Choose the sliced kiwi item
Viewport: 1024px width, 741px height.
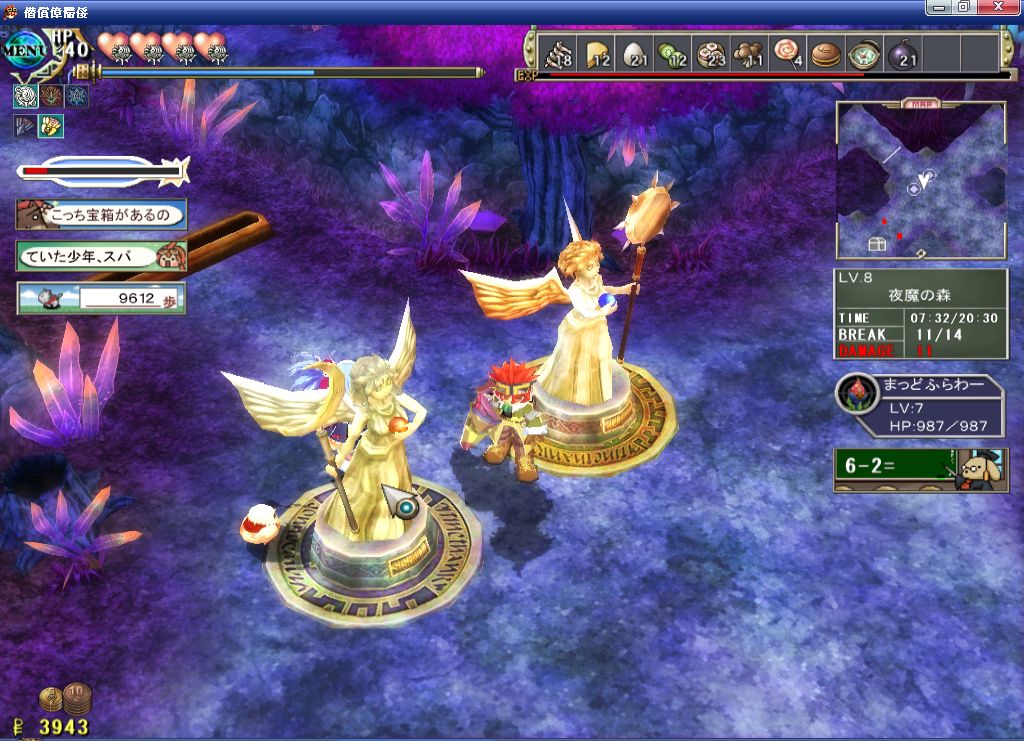[673, 54]
